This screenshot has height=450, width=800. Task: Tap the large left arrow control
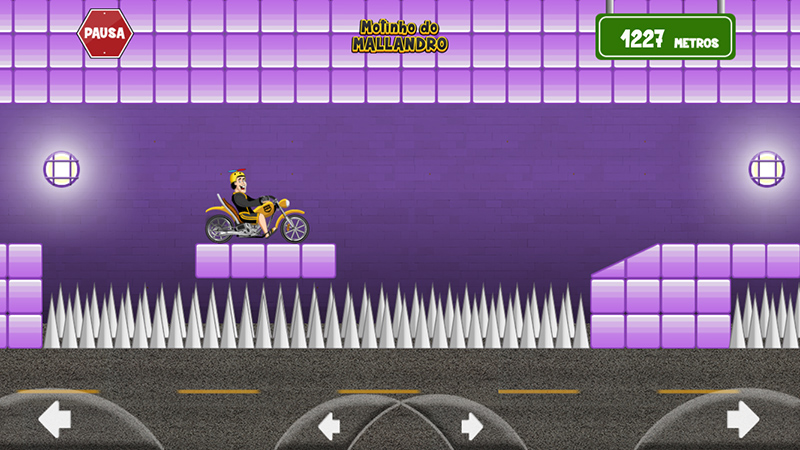tap(54, 419)
